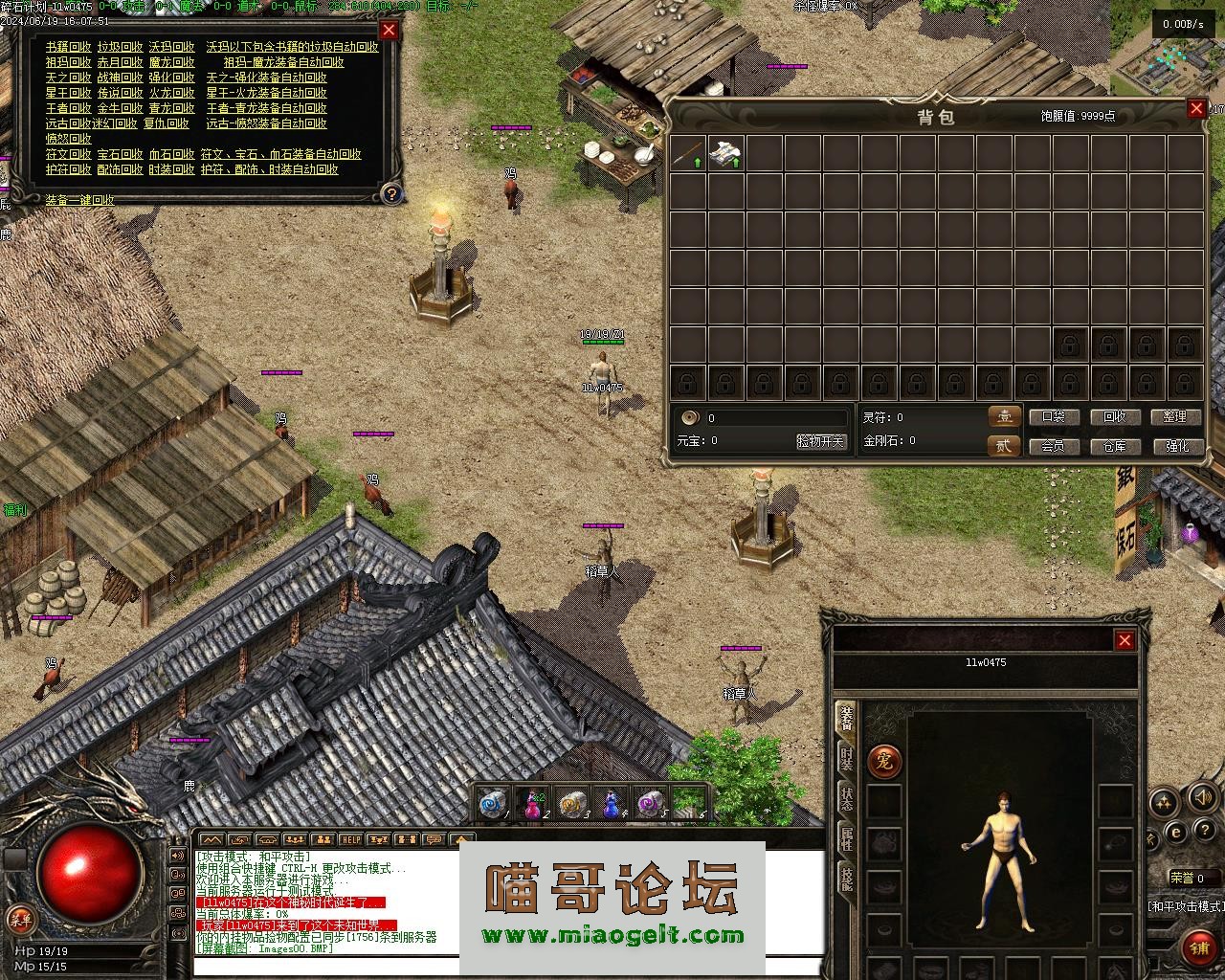Switch to the 时装 costume tab
Screen dimensions: 1225x980
coord(846,759)
